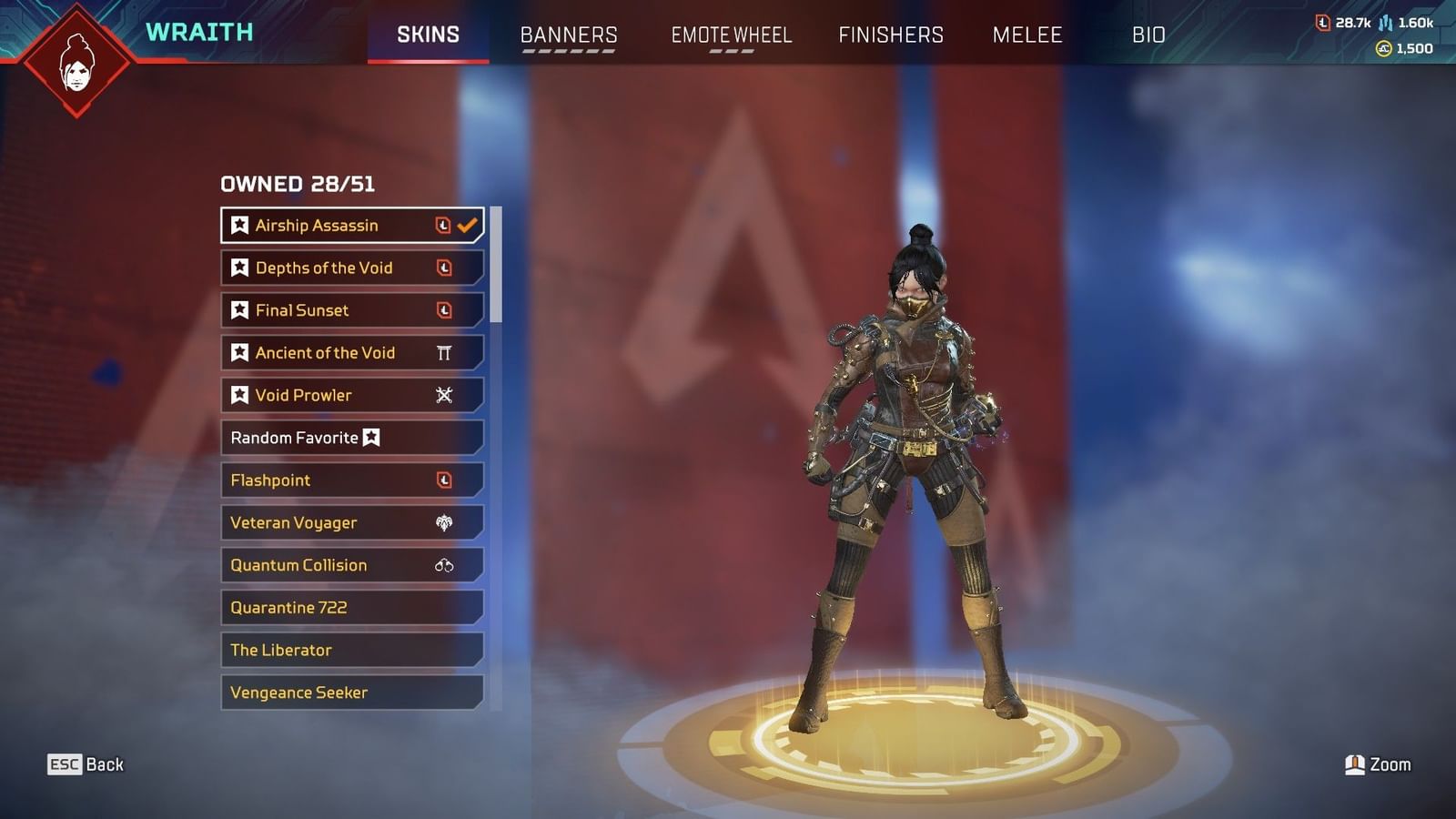Click the orange checkmark on the equipped skin

467,224
